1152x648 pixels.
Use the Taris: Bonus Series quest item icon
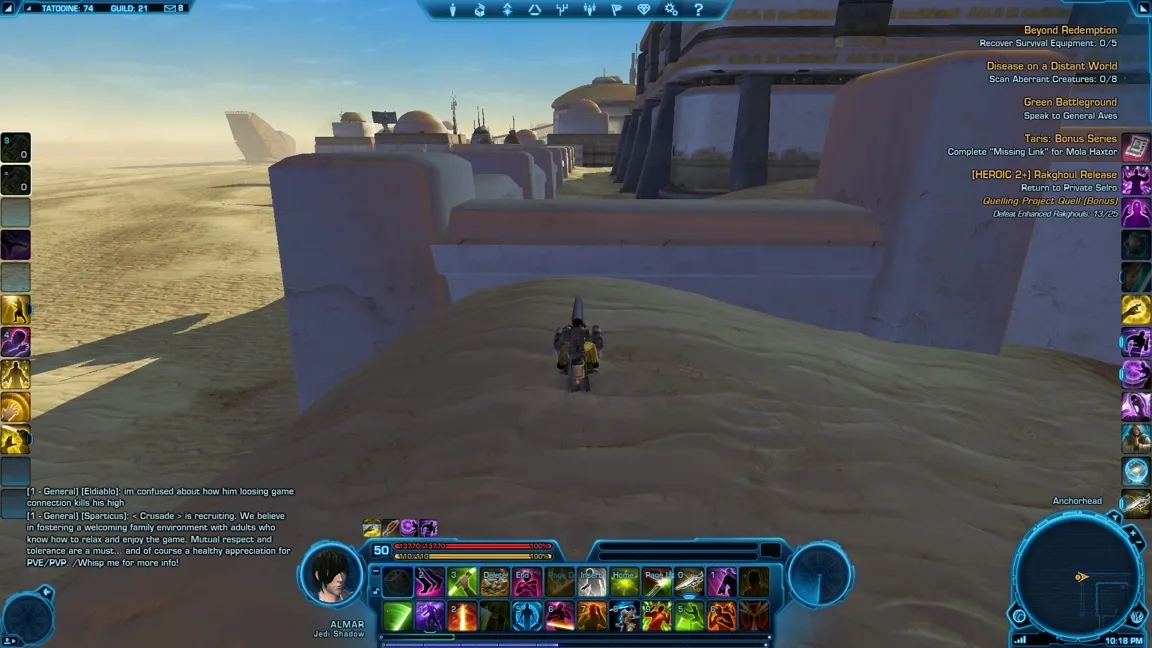pos(1135,147)
